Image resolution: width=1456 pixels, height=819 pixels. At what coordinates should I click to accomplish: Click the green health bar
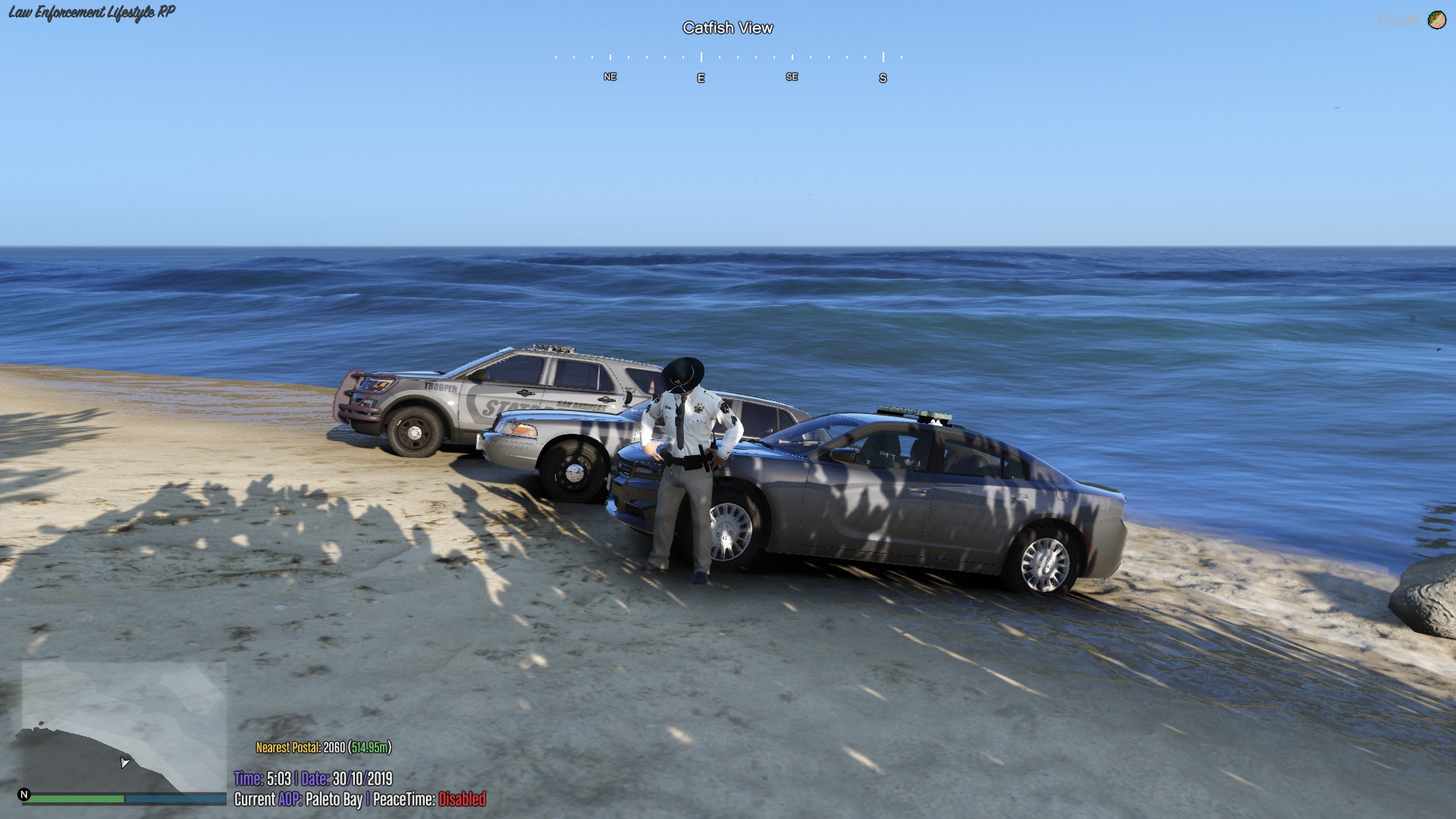[x=76, y=798]
